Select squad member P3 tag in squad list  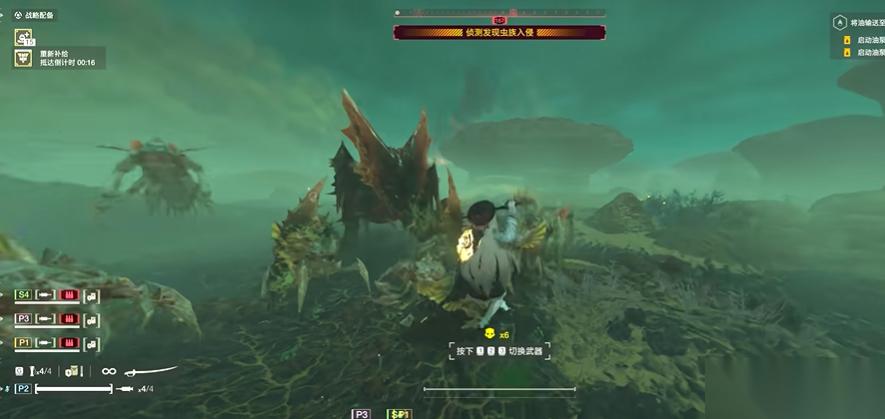(23, 319)
